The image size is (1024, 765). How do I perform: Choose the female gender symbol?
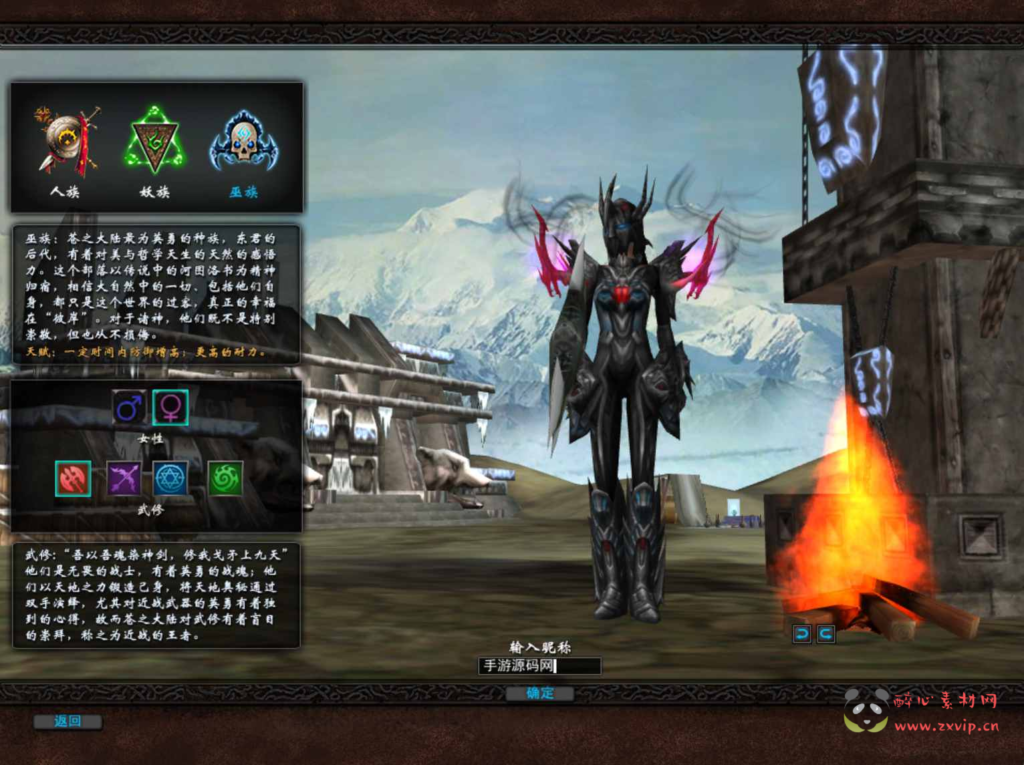pyautogui.click(x=170, y=407)
